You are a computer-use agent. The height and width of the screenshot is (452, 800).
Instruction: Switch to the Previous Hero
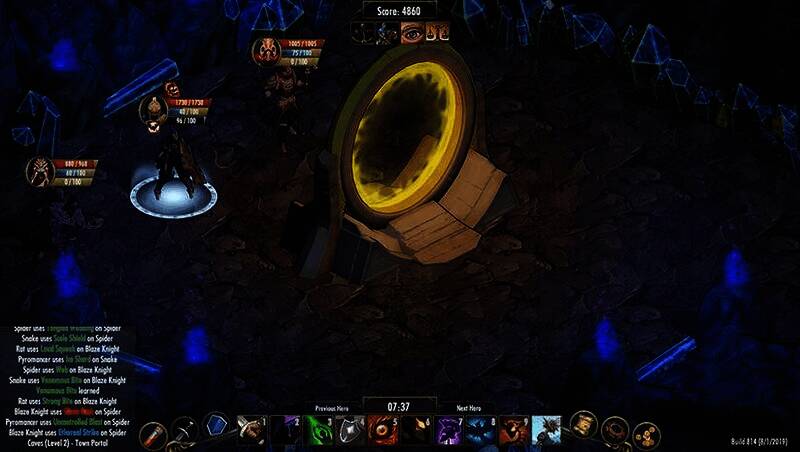(x=330, y=408)
